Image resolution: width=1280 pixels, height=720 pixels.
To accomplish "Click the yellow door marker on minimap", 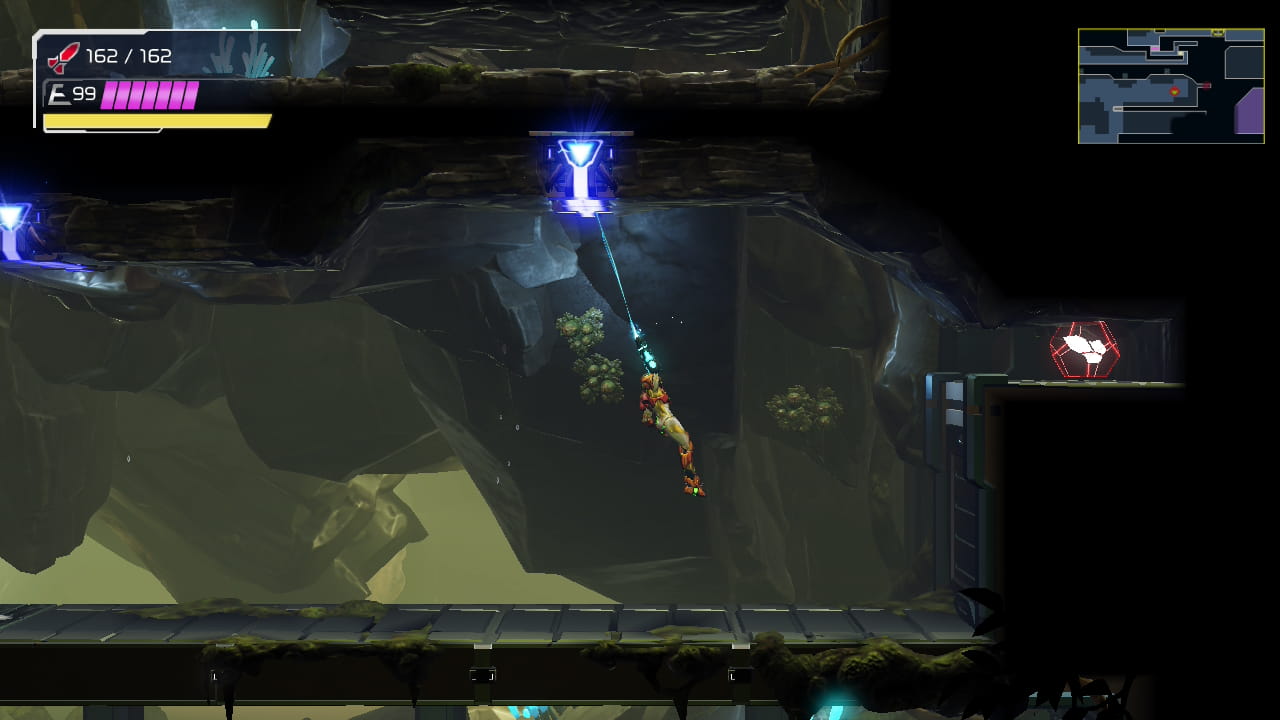I will pos(1218,31).
